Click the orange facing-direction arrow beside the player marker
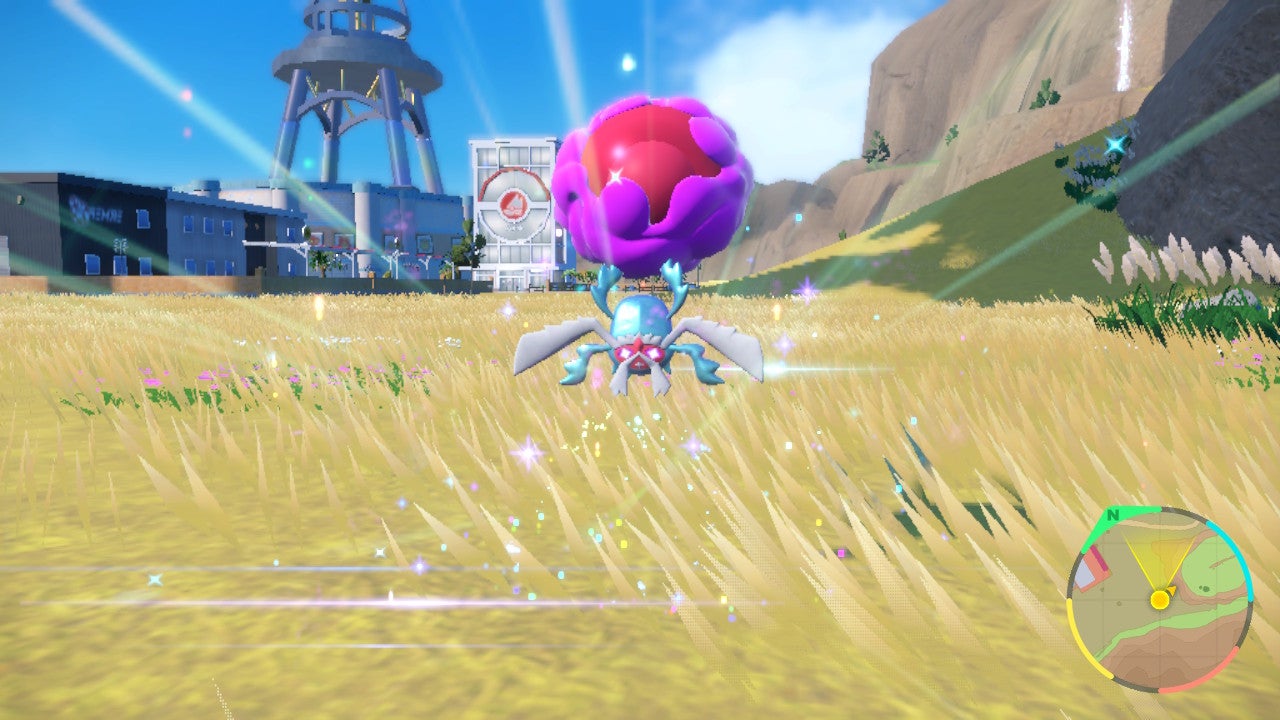 pyautogui.click(x=1171, y=588)
